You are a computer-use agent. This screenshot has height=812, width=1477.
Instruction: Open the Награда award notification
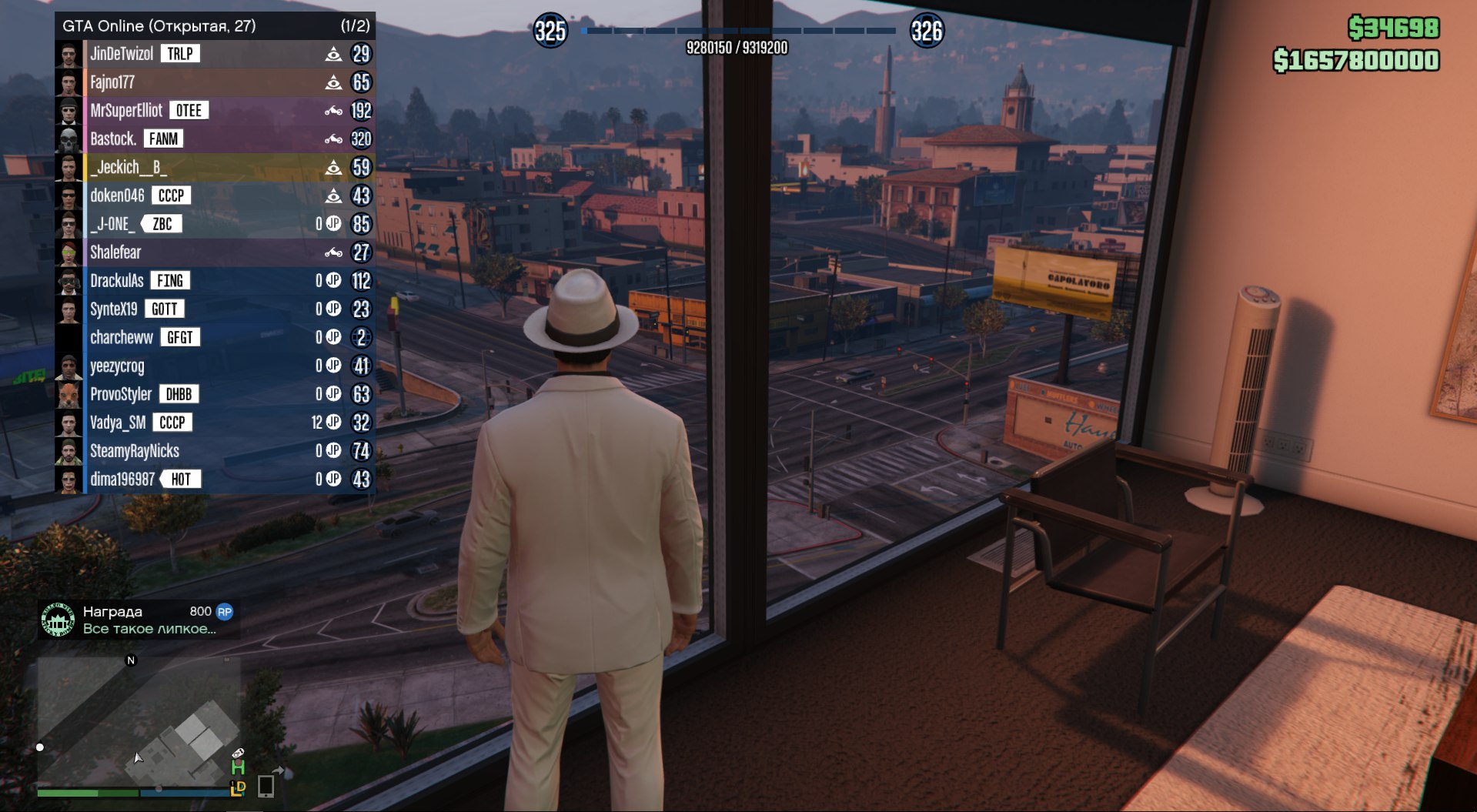139,620
